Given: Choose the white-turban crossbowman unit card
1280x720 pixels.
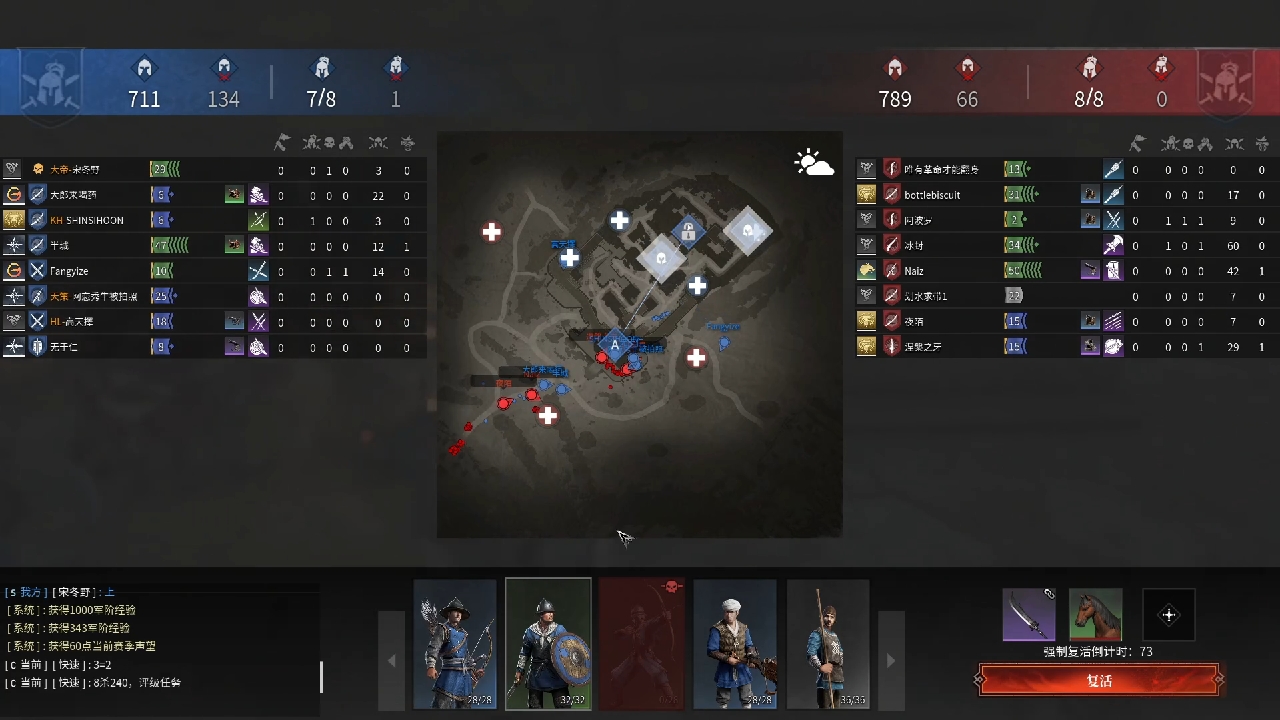Looking at the screenshot, I should point(734,644).
